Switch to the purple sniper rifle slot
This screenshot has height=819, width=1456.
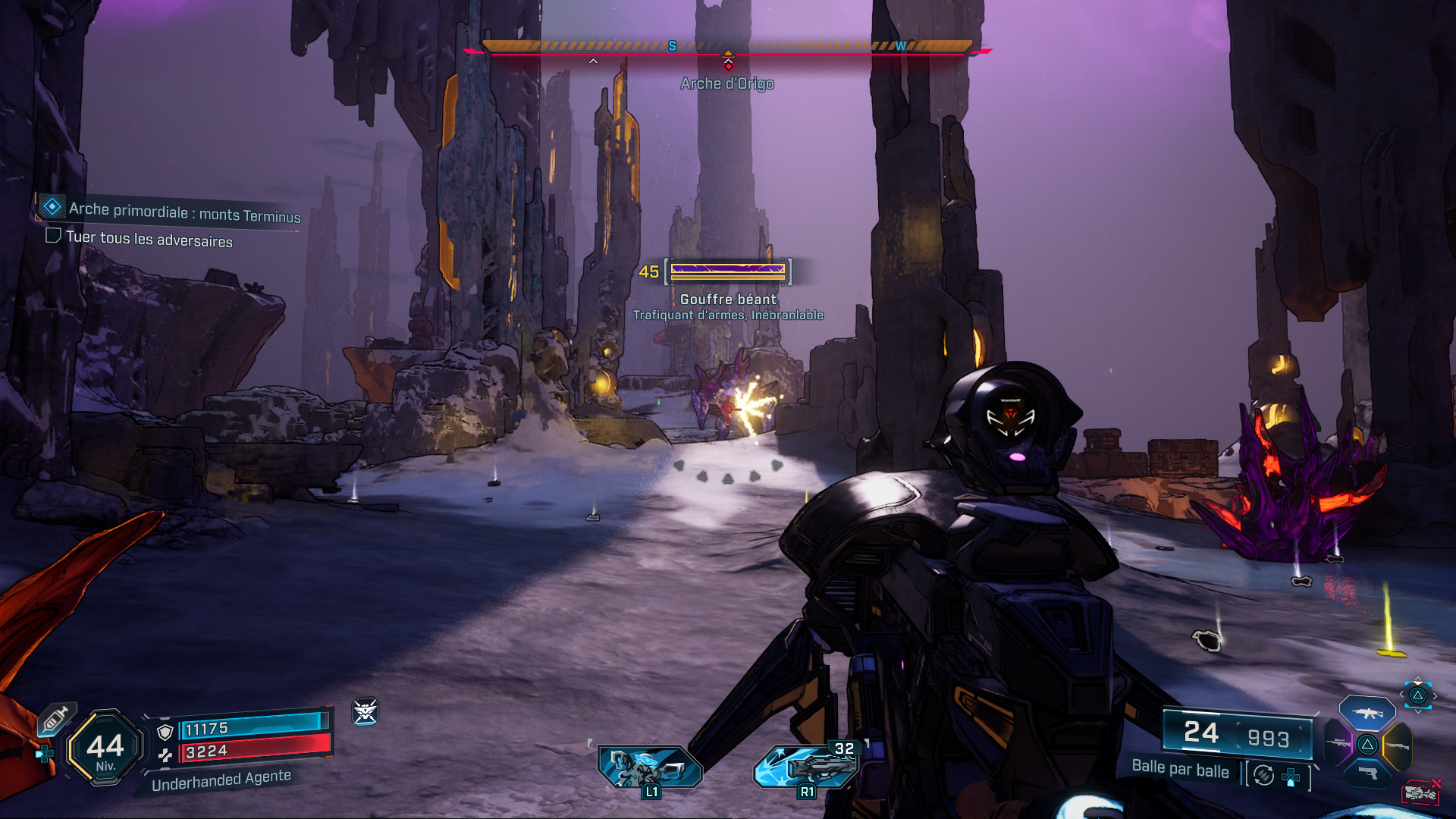click(1338, 743)
